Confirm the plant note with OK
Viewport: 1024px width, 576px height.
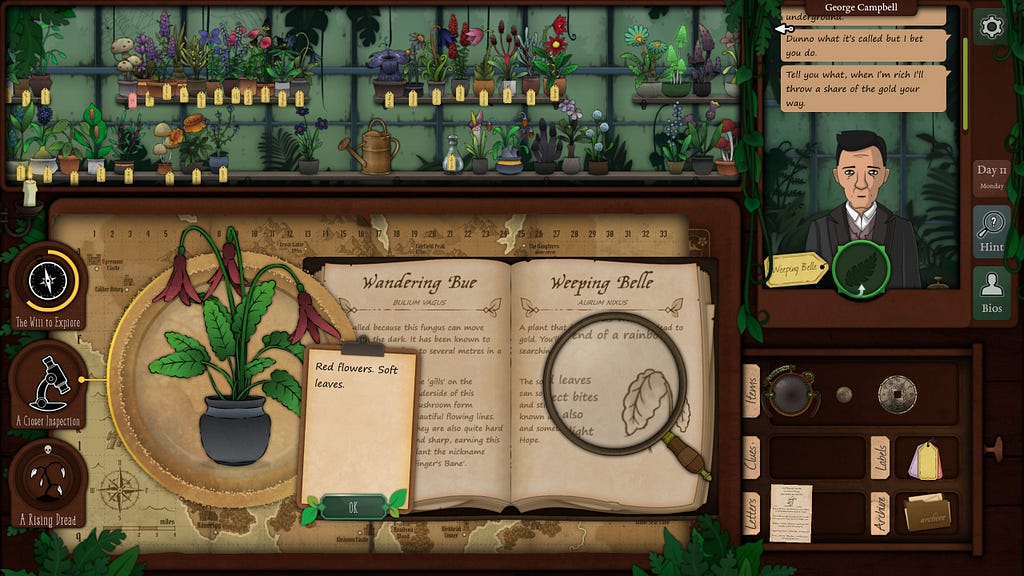click(353, 507)
